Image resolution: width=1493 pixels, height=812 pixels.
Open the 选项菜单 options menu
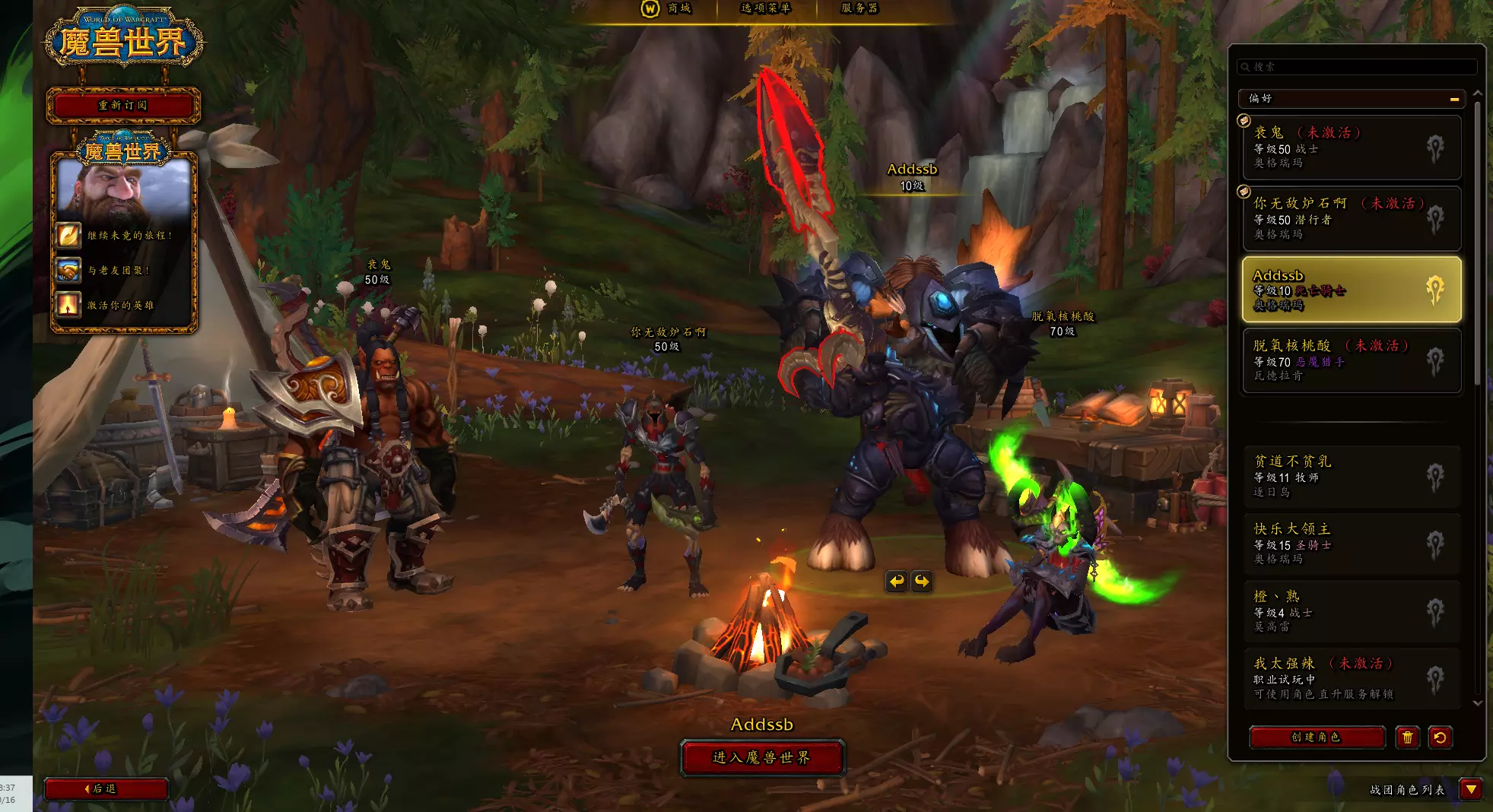pos(765,8)
